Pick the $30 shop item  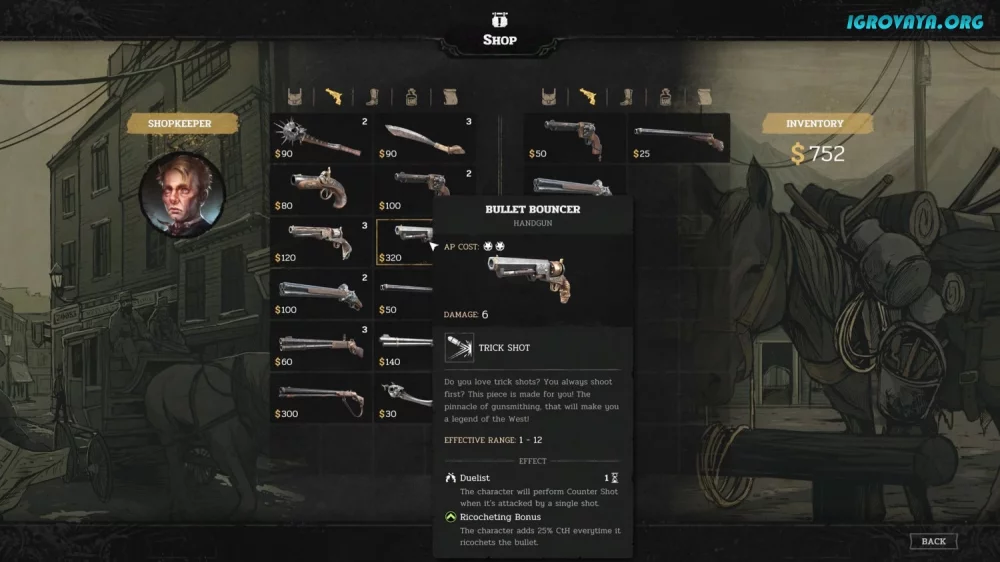(x=404, y=399)
